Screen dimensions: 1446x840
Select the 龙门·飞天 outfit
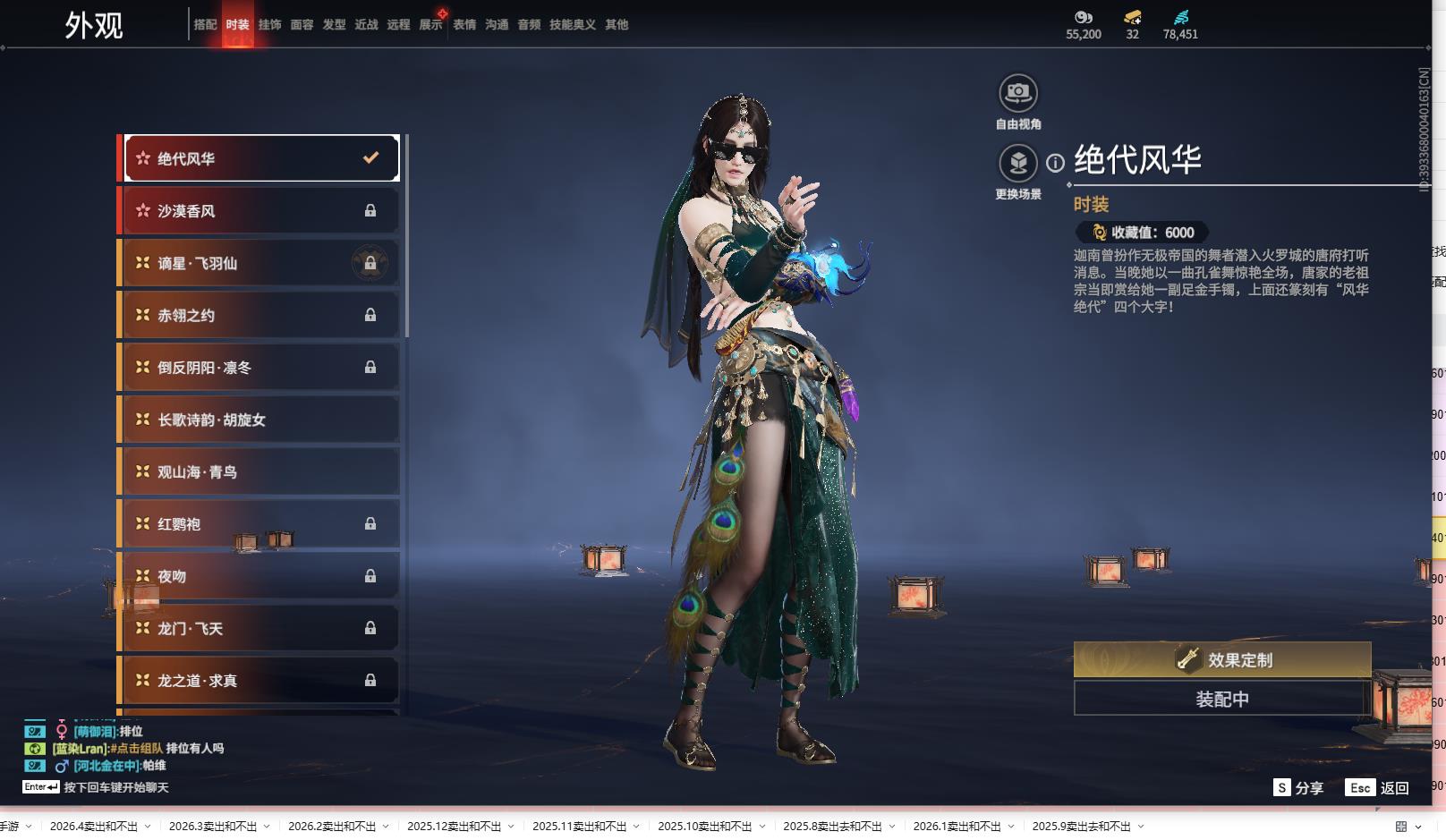click(x=259, y=628)
